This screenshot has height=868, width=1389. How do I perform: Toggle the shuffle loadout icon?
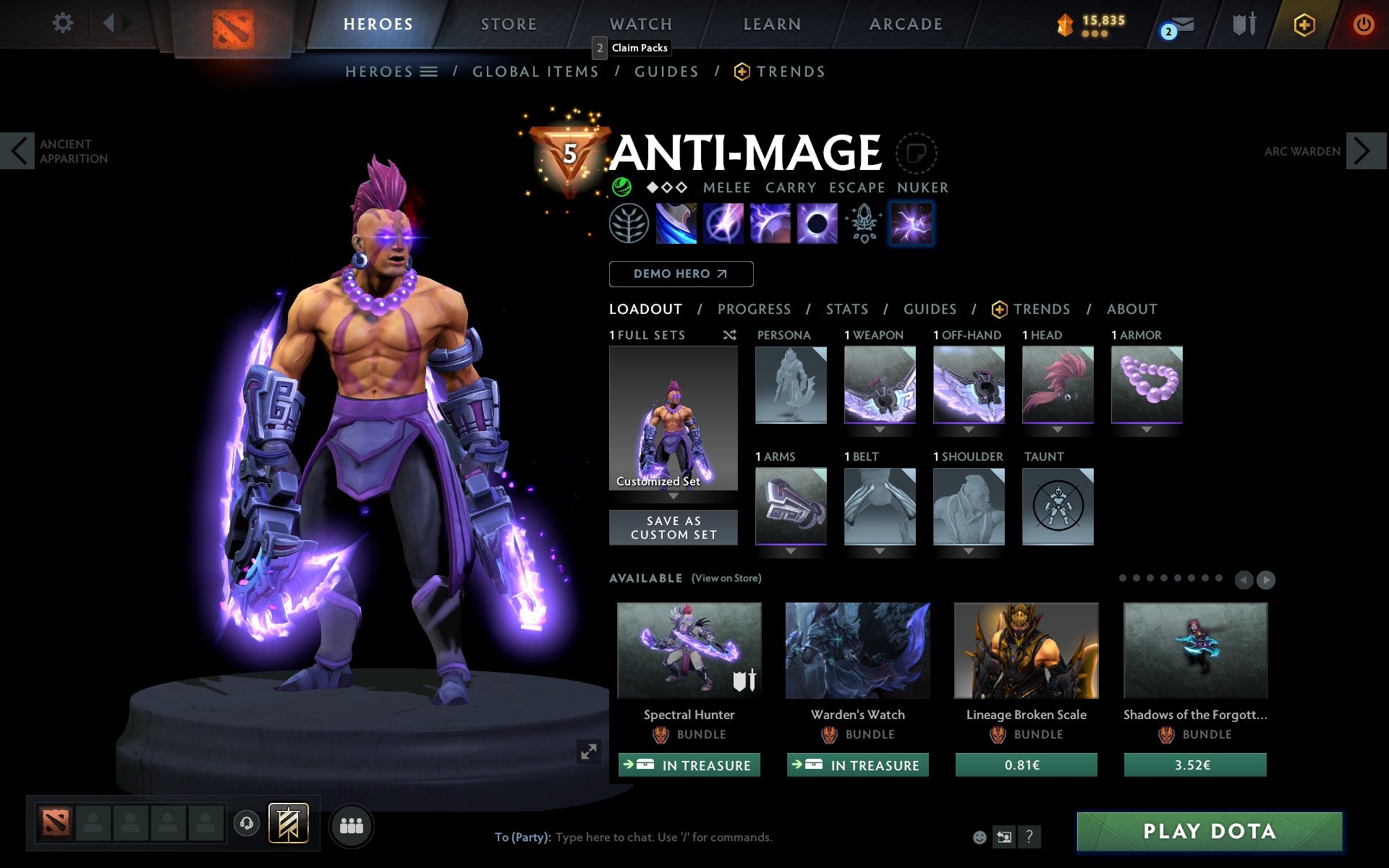tap(730, 335)
